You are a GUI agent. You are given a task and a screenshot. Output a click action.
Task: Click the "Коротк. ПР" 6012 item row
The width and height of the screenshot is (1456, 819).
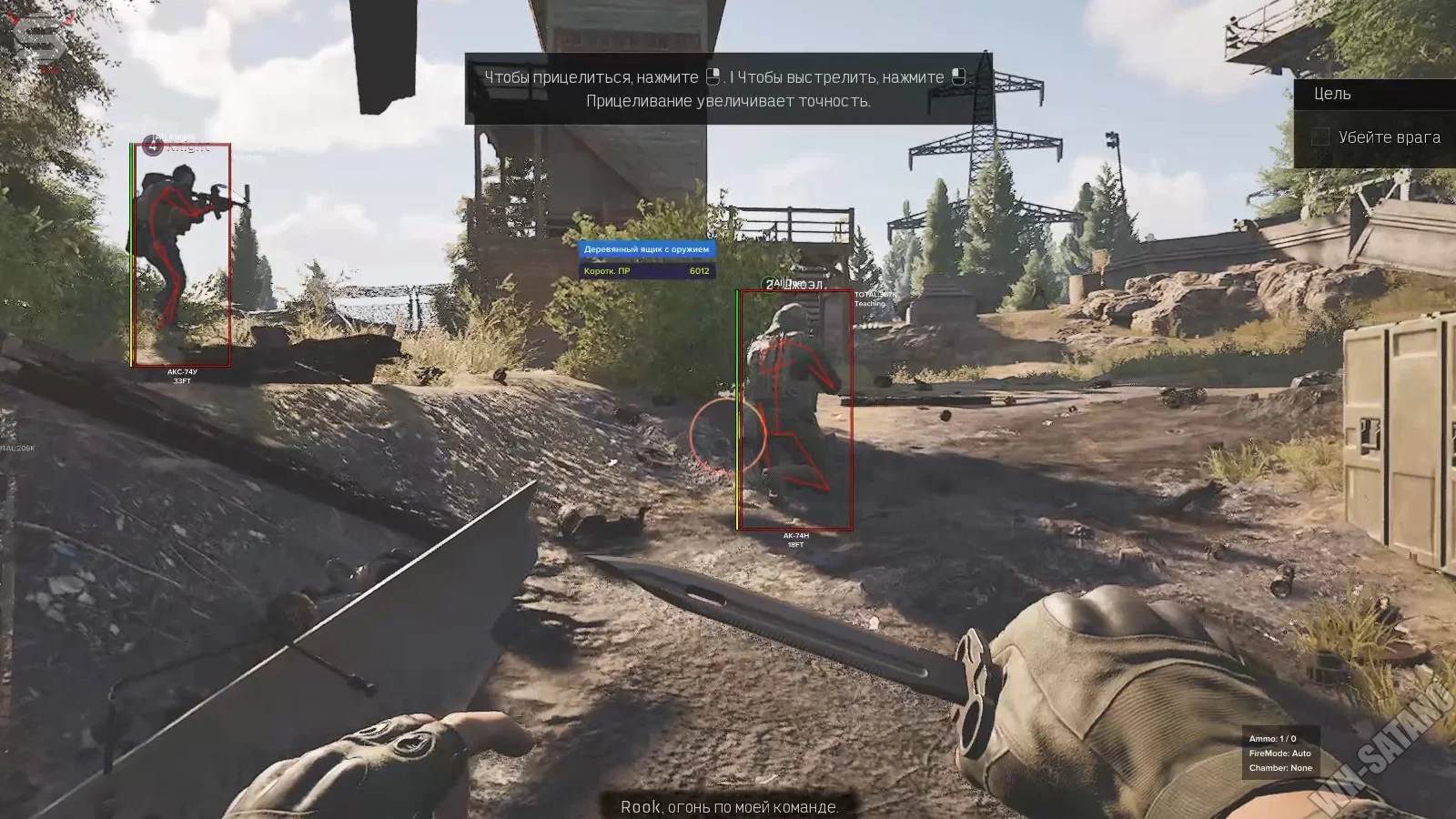(x=647, y=271)
